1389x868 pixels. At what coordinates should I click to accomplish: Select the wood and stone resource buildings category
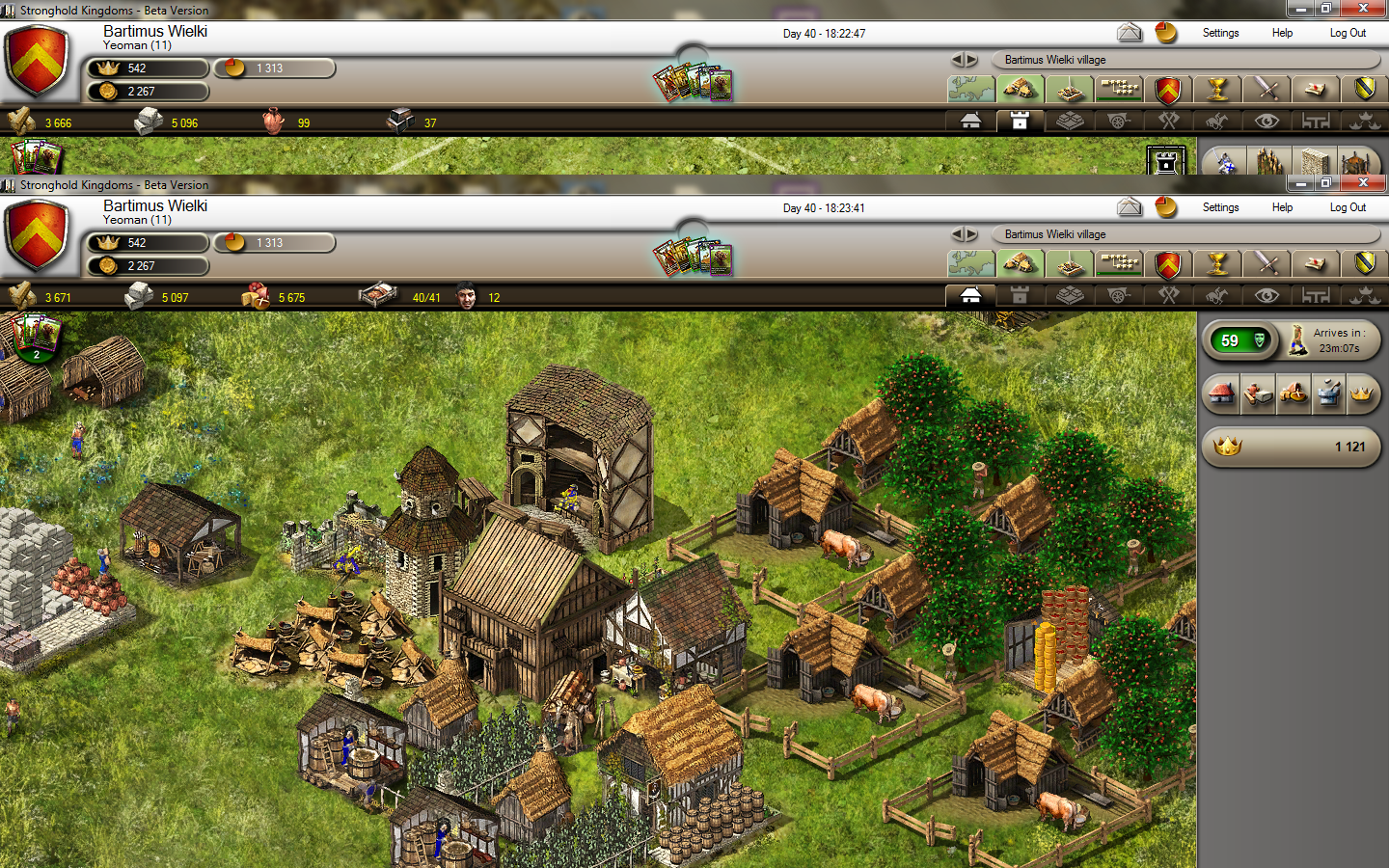click(x=1258, y=393)
